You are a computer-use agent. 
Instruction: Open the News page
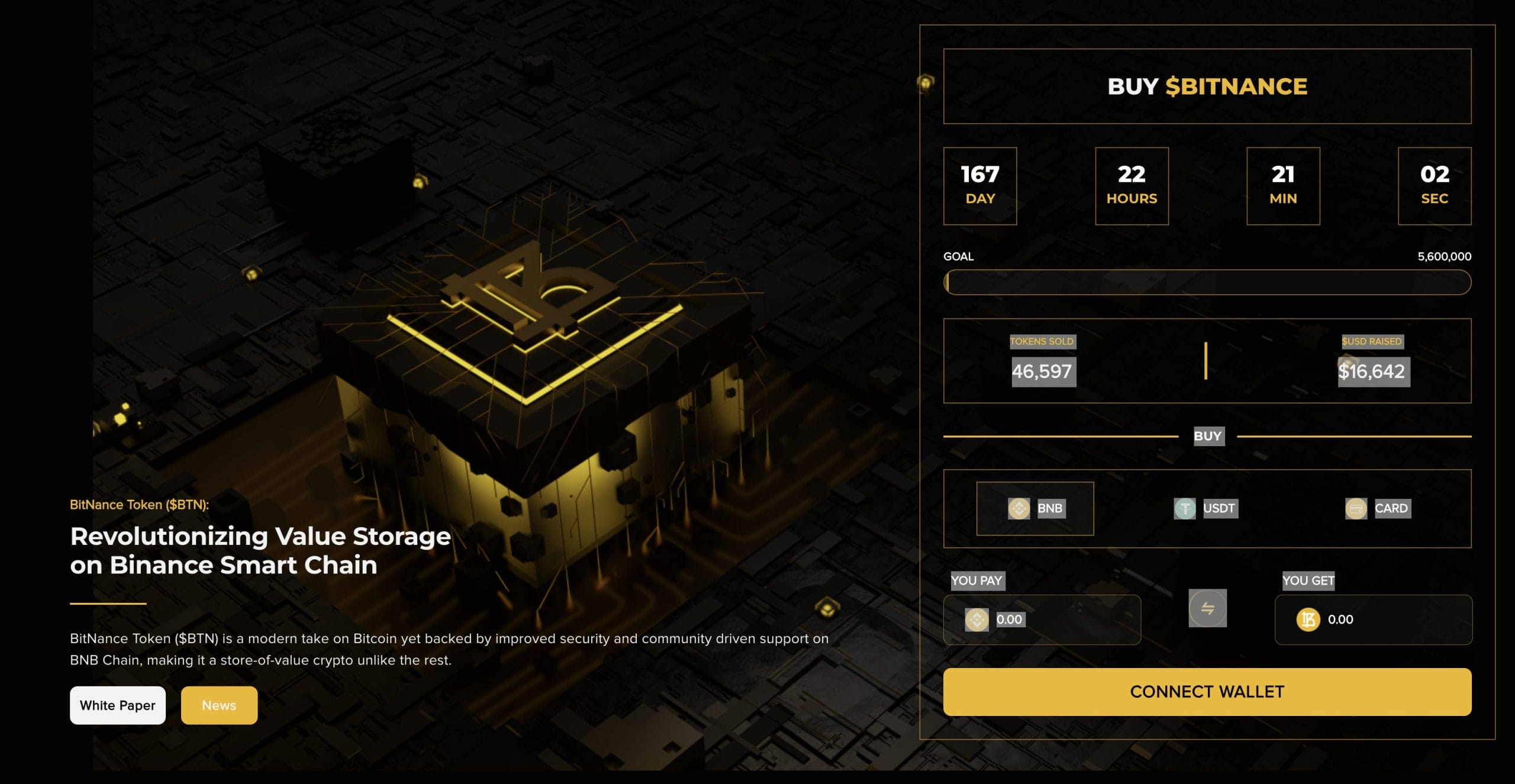click(x=219, y=705)
